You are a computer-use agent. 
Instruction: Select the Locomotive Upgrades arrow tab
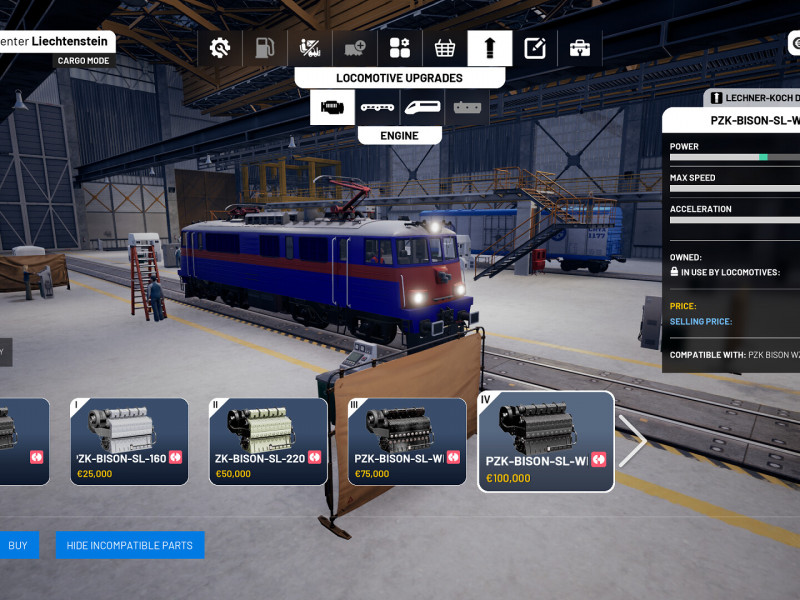(490, 48)
